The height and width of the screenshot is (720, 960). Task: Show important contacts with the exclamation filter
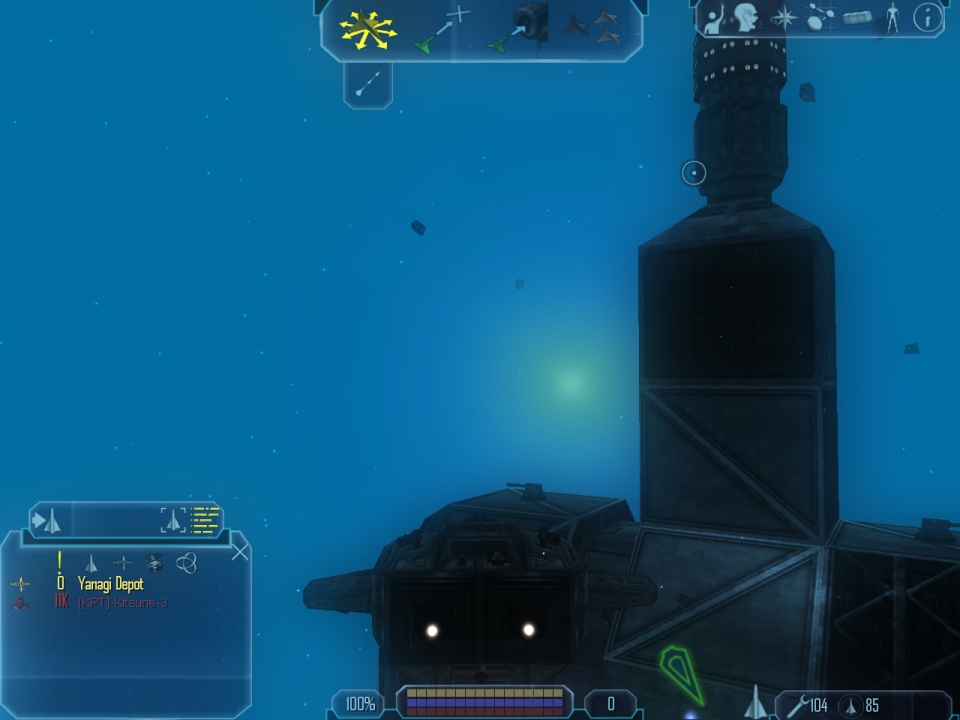click(60, 562)
